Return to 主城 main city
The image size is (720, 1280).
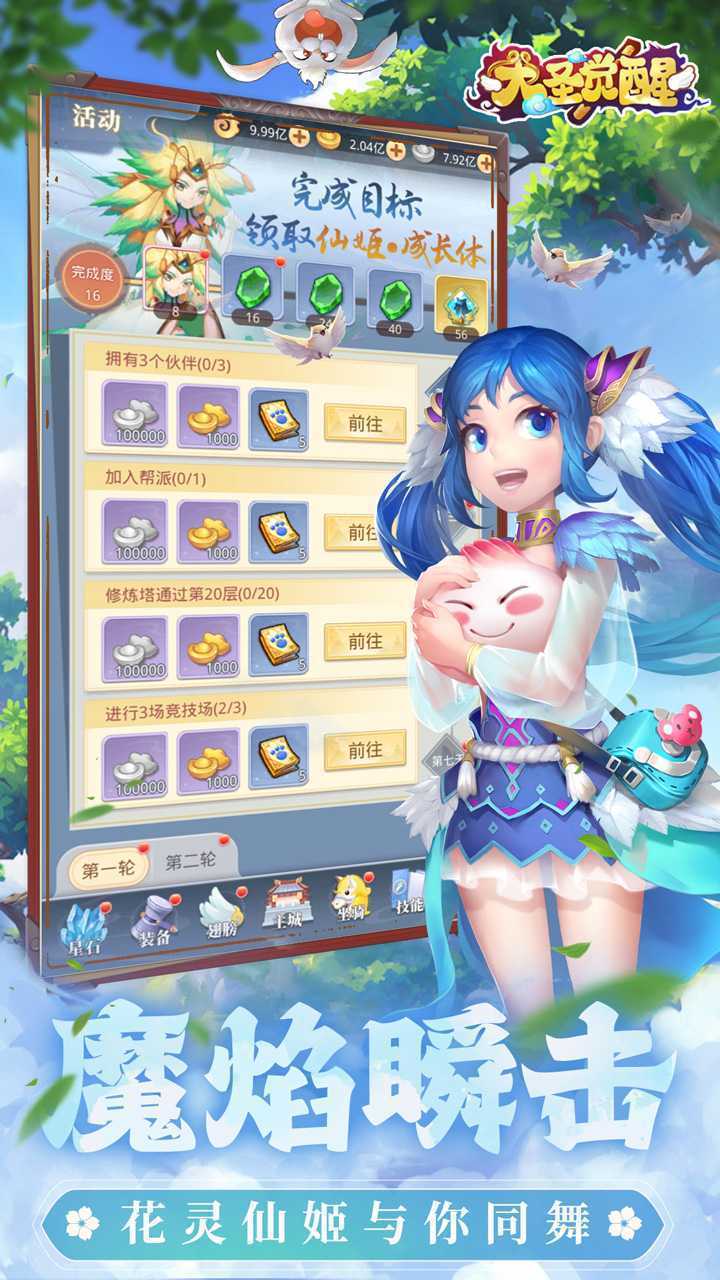click(287, 905)
